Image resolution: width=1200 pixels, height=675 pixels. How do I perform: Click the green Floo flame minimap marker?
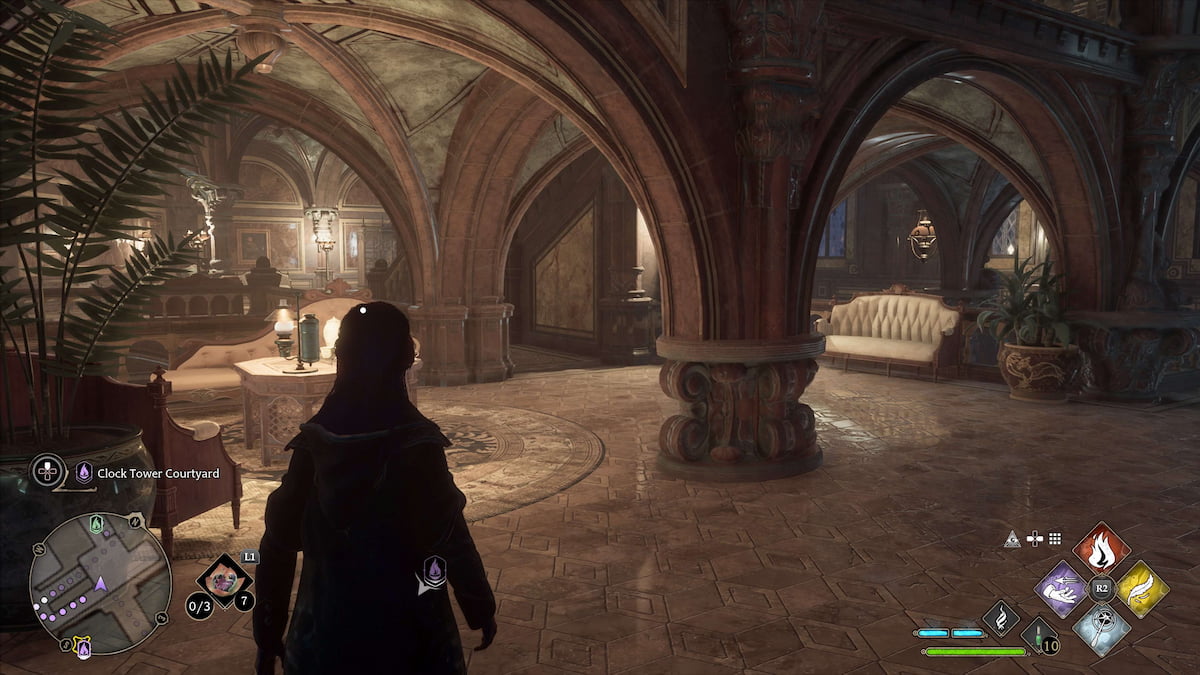tap(95, 522)
